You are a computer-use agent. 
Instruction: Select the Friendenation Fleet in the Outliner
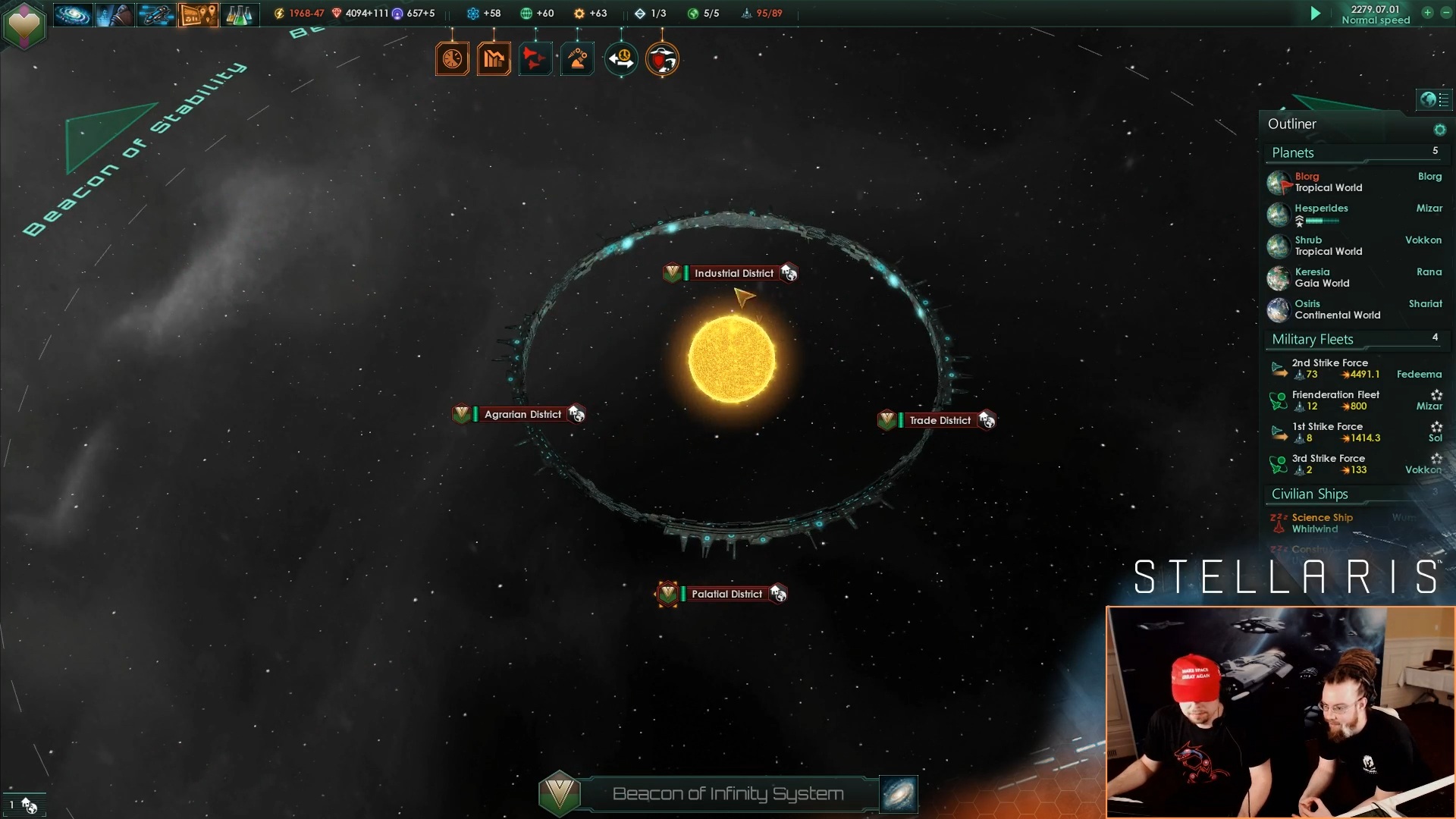pyautogui.click(x=1335, y=400)
